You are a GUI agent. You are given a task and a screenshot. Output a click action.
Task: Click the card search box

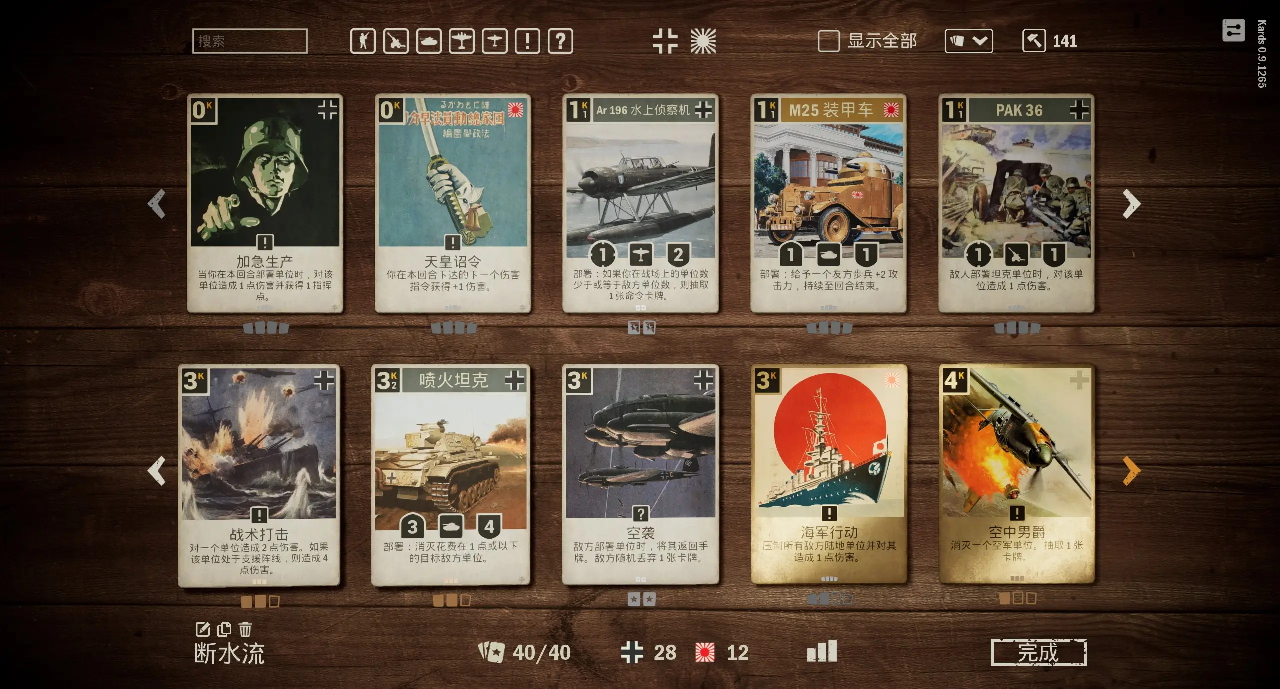pyautogui.click(x=249, y=41)
